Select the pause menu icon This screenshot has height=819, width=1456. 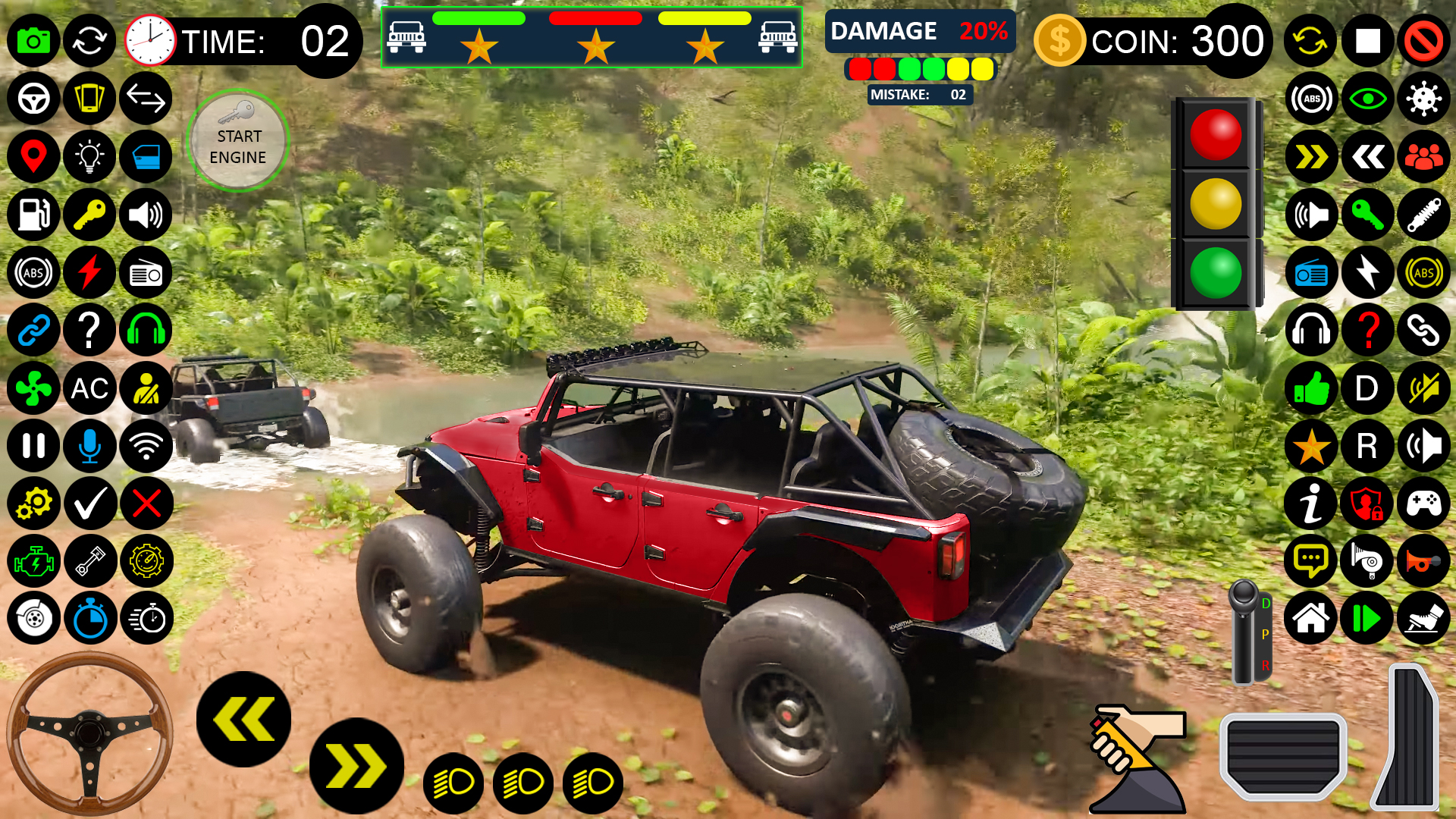pos(33,447)
